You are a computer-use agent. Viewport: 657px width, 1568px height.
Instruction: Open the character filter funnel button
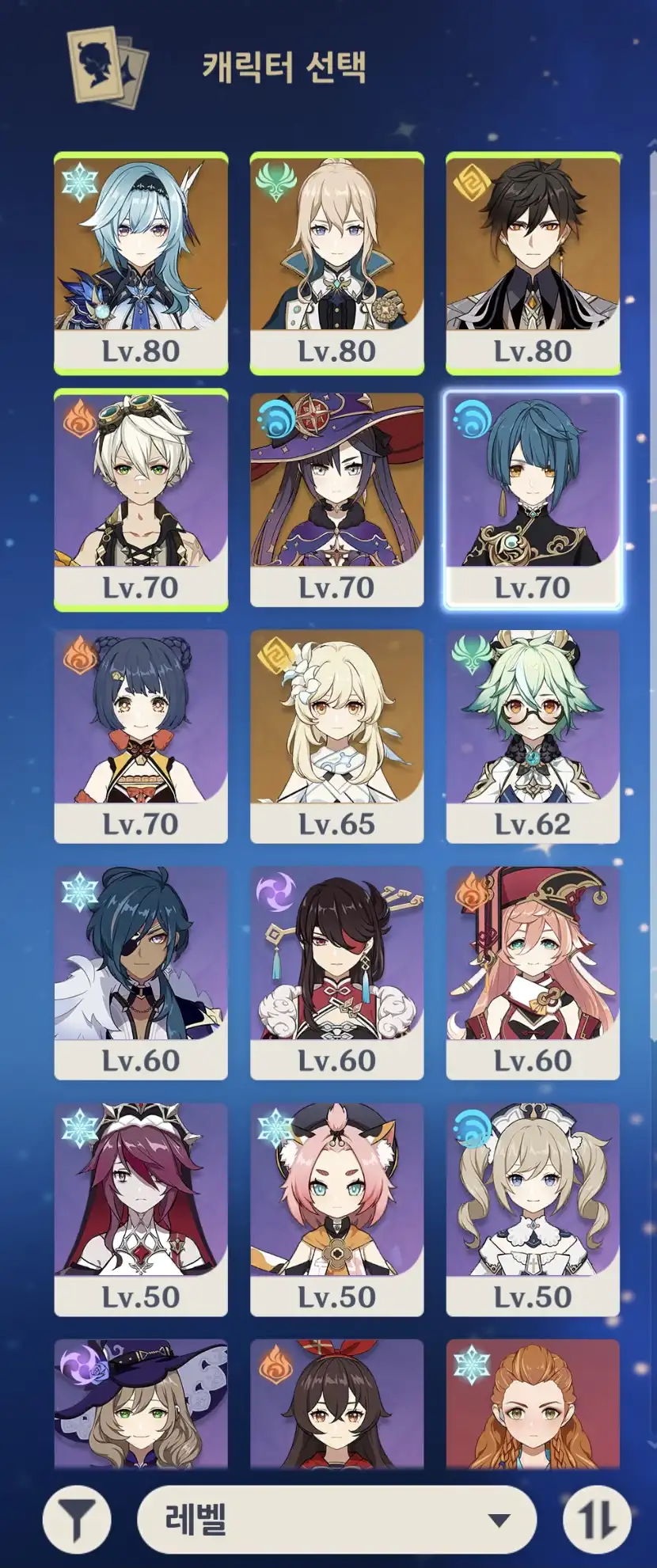coord(77,1519)
